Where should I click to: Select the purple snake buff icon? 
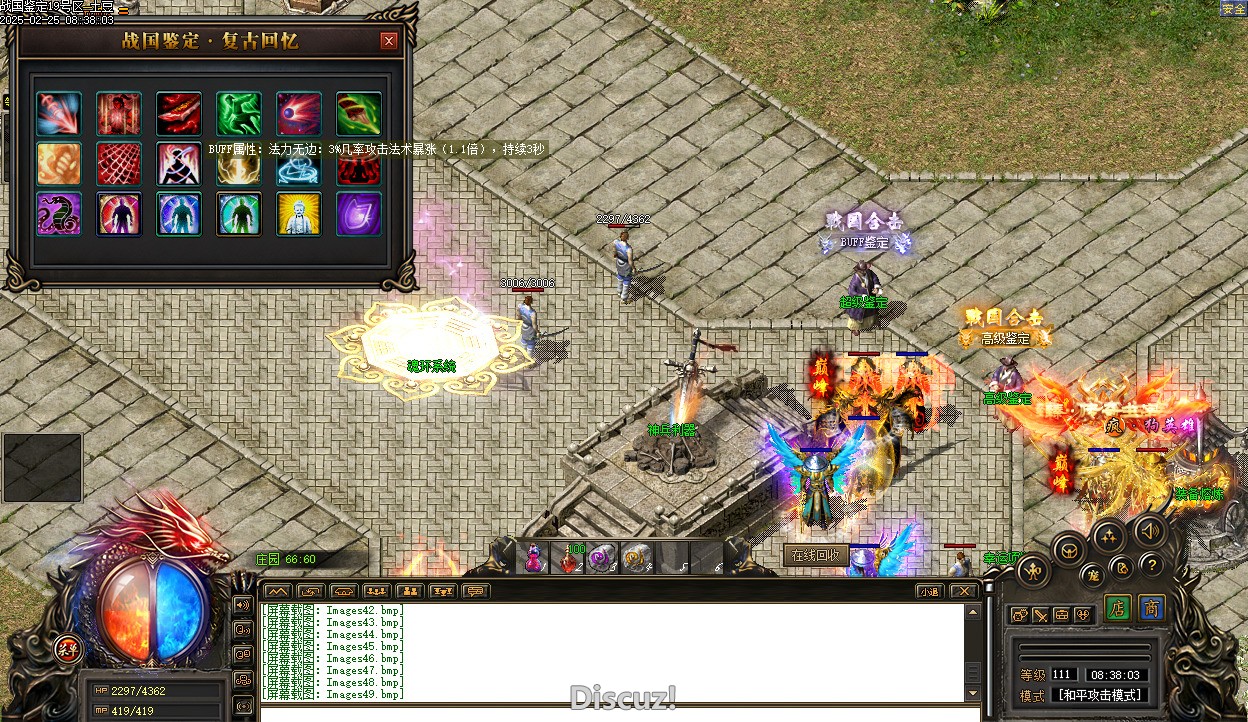pos(59,214)
